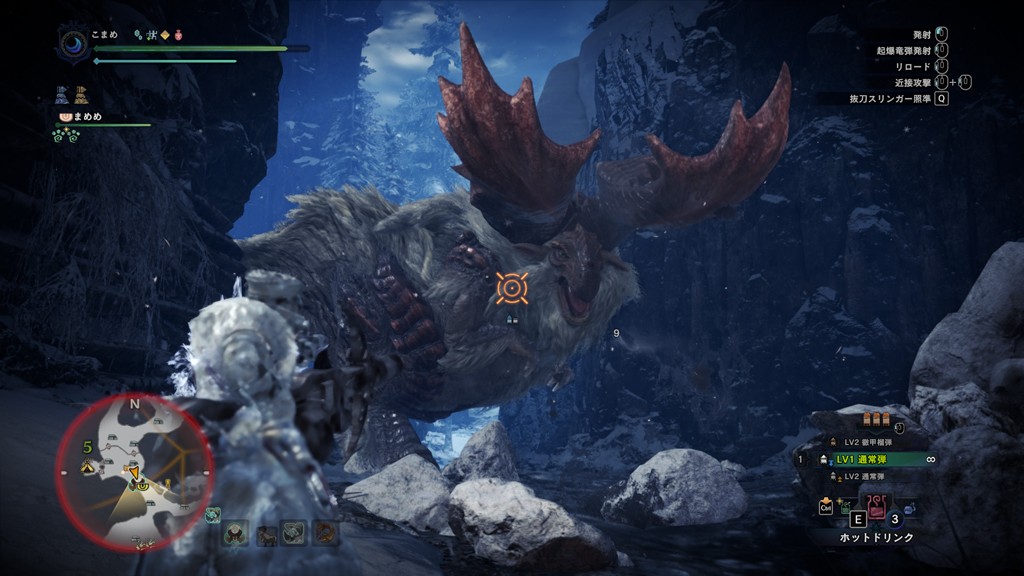
Task: Click the monster target icon beside the minimap
Action: (x=213, y=515)
